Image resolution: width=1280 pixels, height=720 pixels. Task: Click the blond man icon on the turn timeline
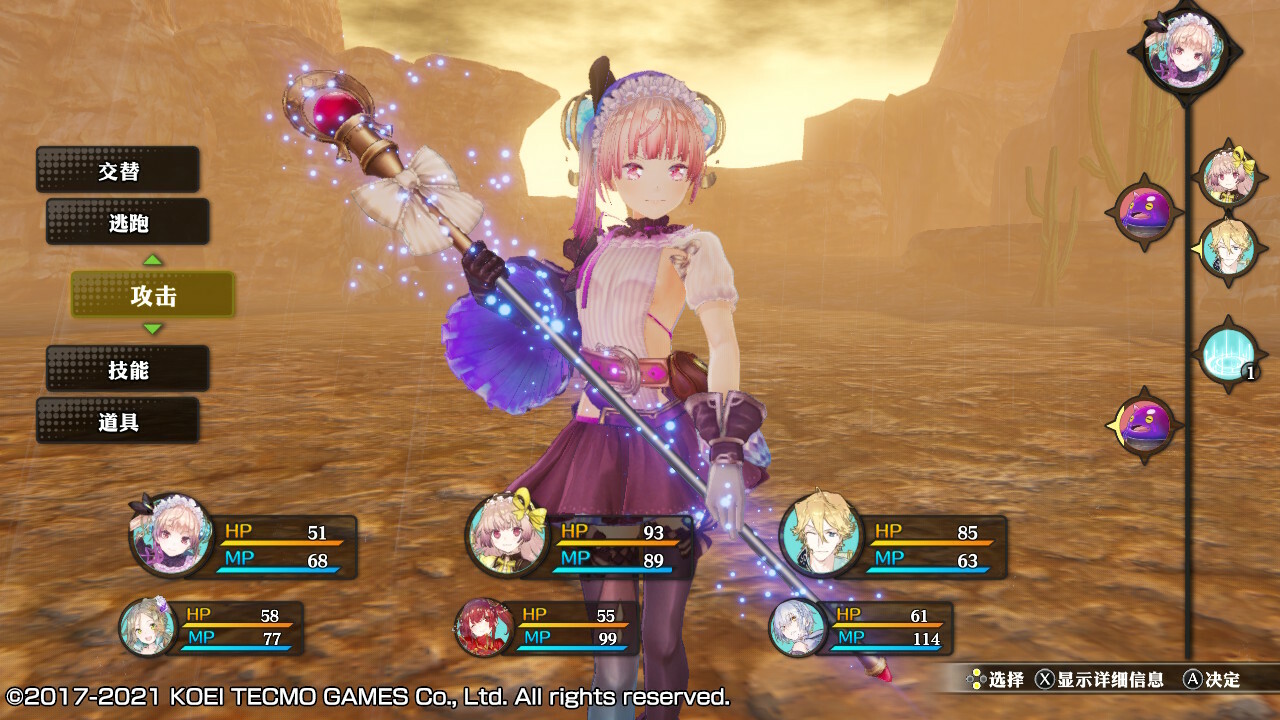(1226, 246)
